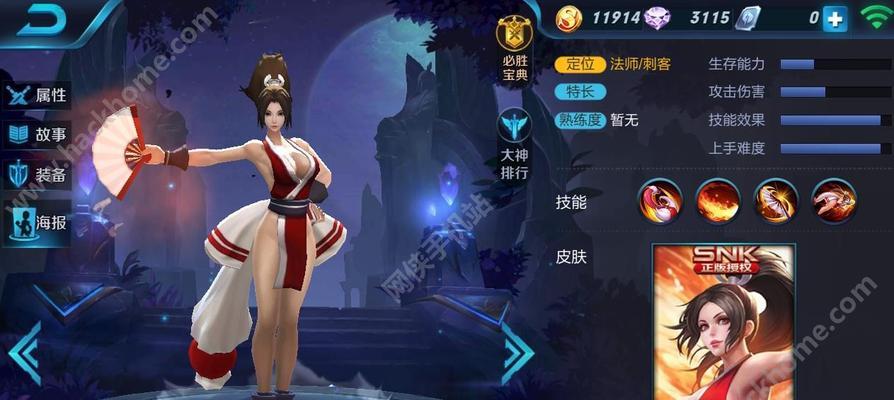
Task: Open the 装备 equipment tab
Action: point(38,175)
